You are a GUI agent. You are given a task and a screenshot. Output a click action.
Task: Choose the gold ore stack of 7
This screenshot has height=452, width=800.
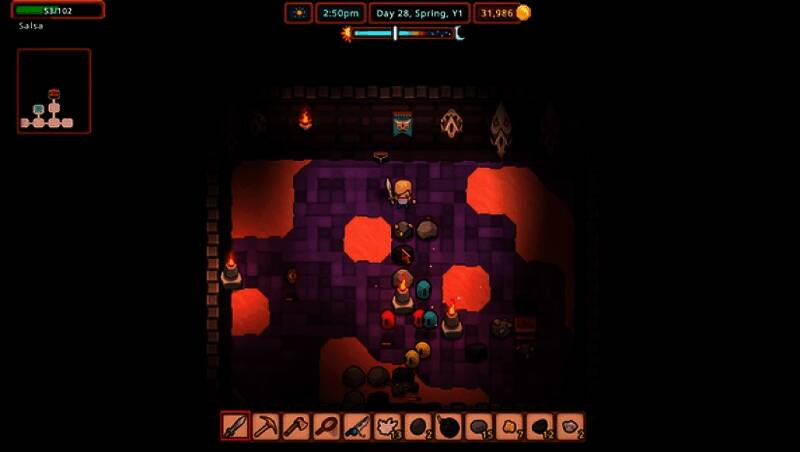point(509,426)
